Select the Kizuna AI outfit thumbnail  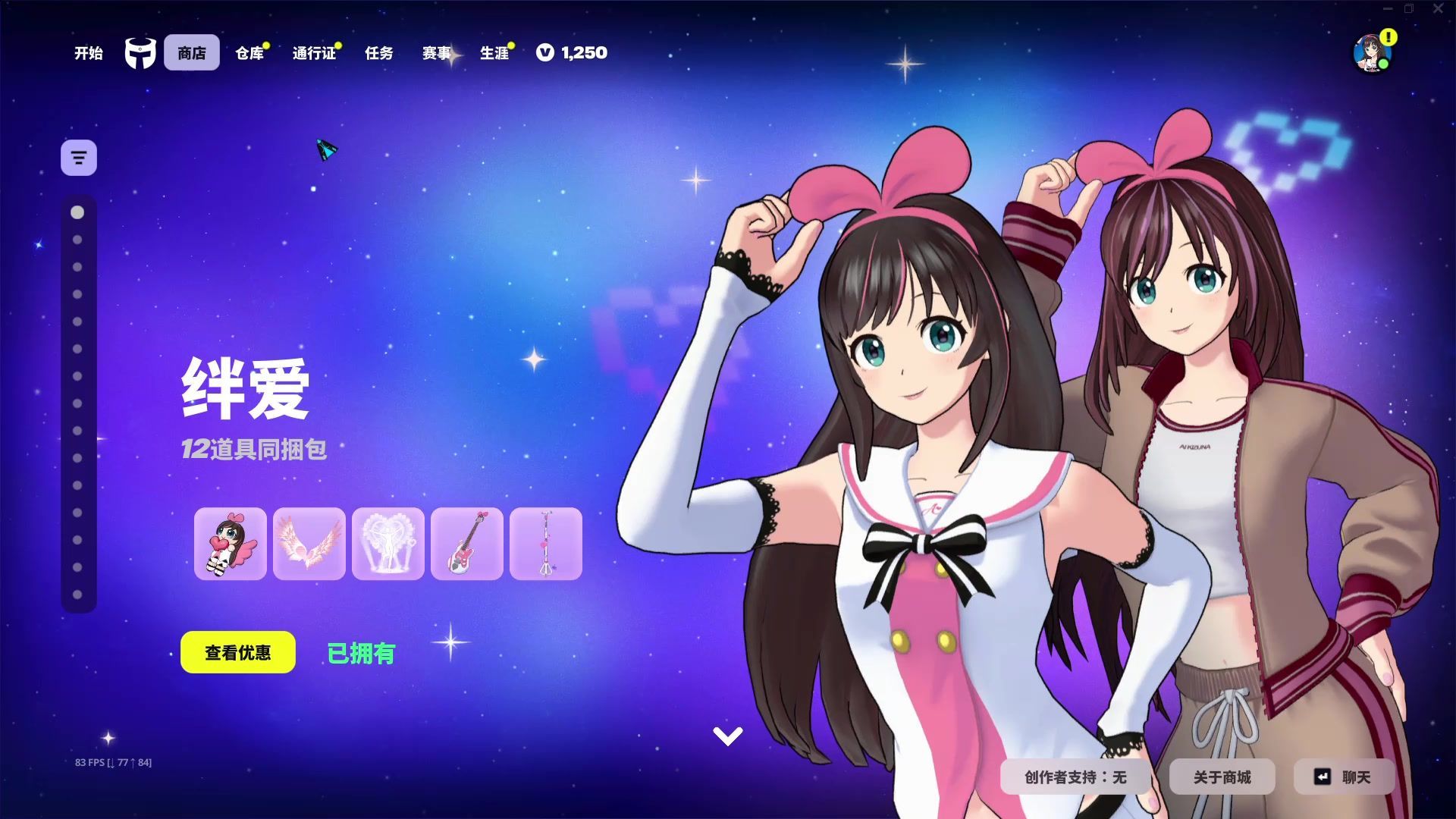click(x=231, y=544)
